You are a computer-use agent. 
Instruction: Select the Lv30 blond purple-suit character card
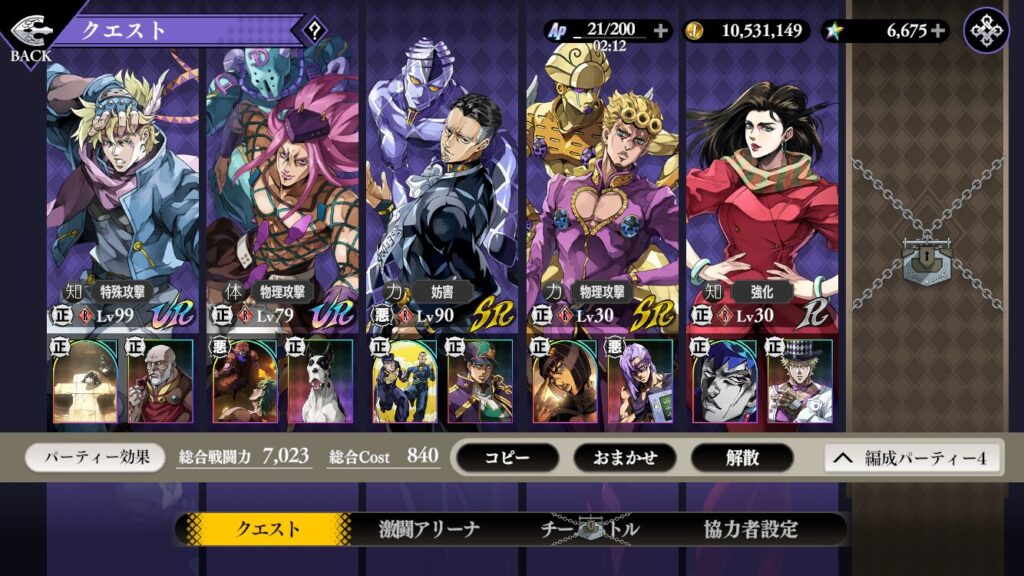602,190
